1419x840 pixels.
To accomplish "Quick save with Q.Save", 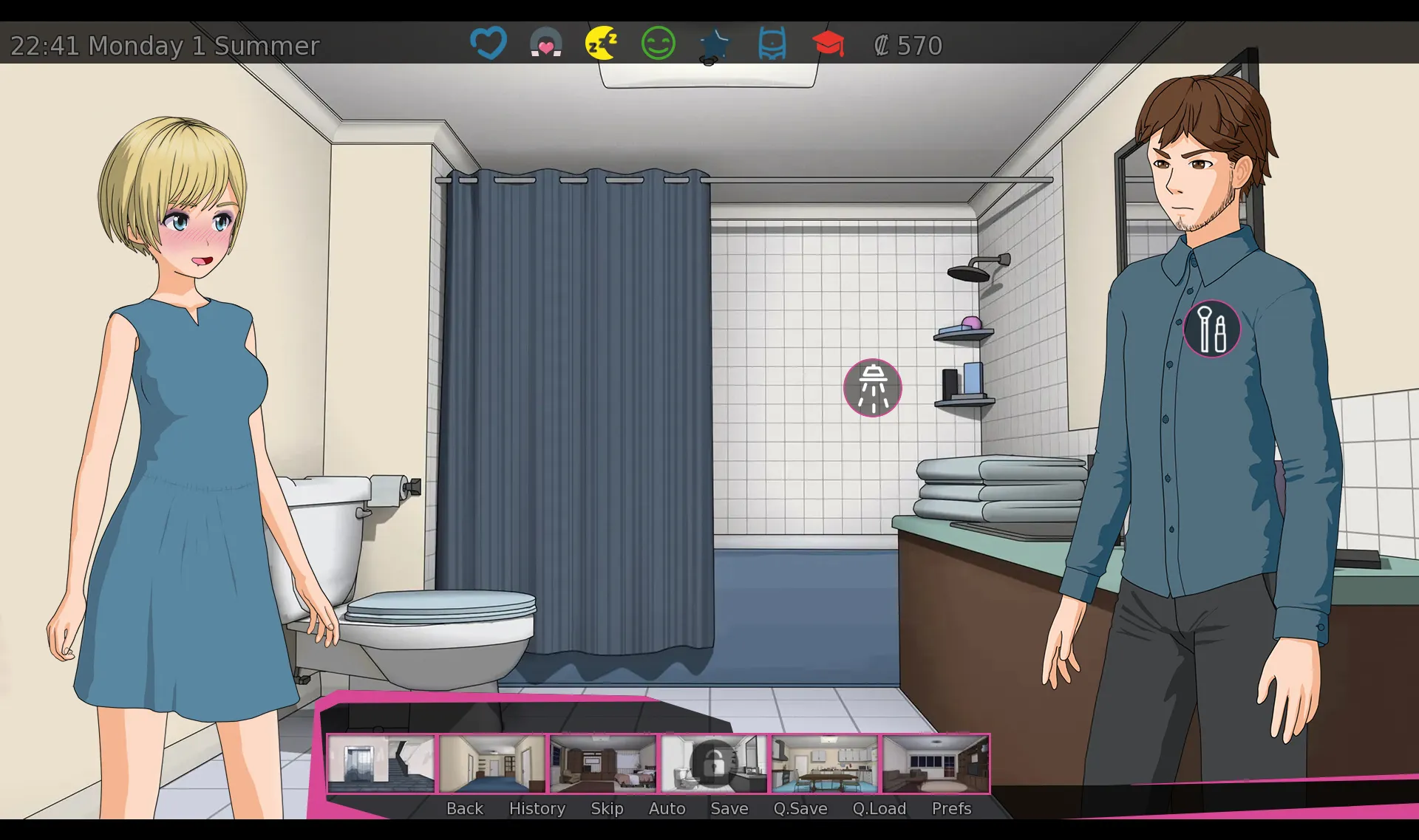I will point(800,808).
